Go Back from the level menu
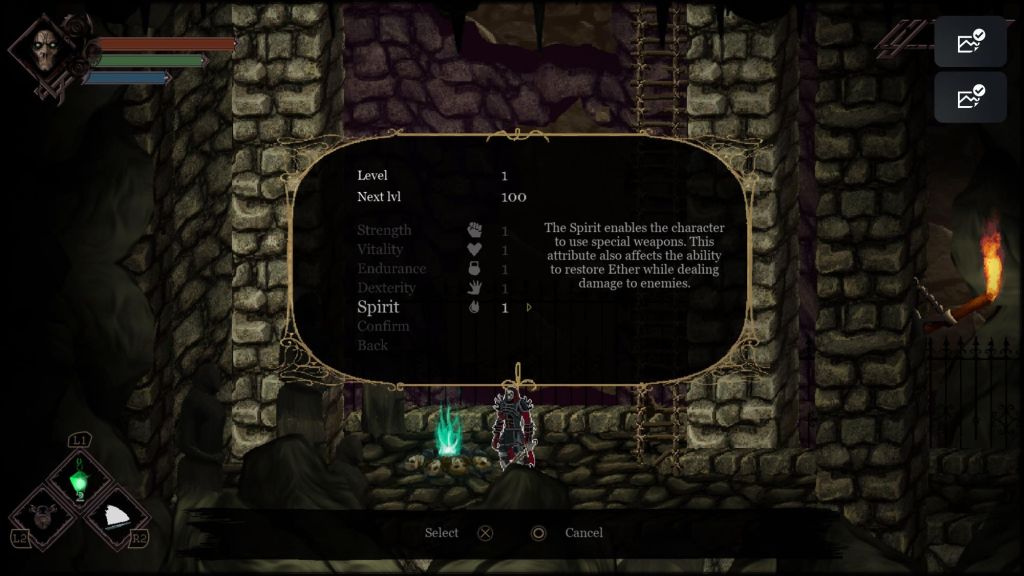 click(x=372, y=345)
